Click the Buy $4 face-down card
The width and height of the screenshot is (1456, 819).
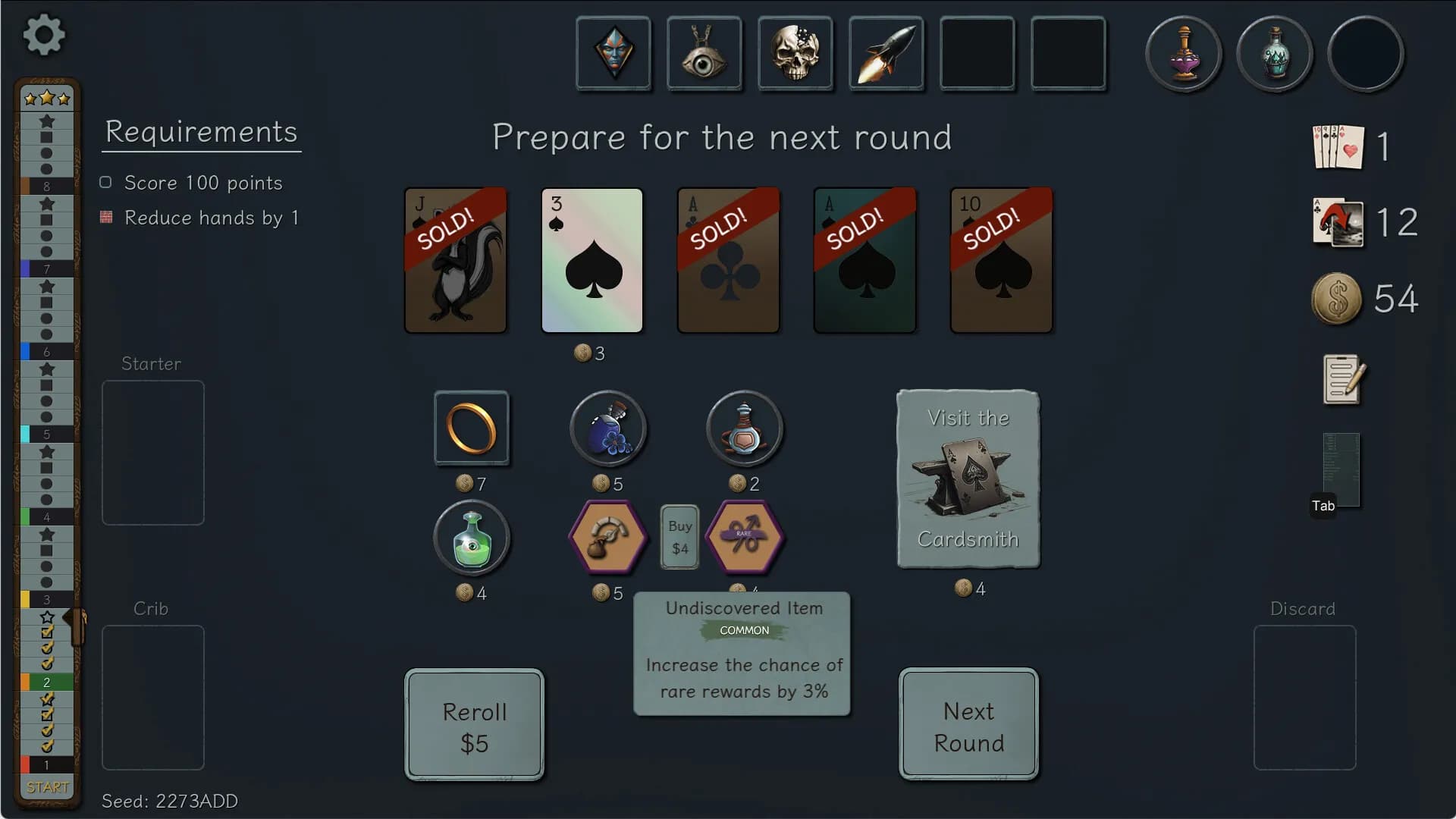[679, 538]
